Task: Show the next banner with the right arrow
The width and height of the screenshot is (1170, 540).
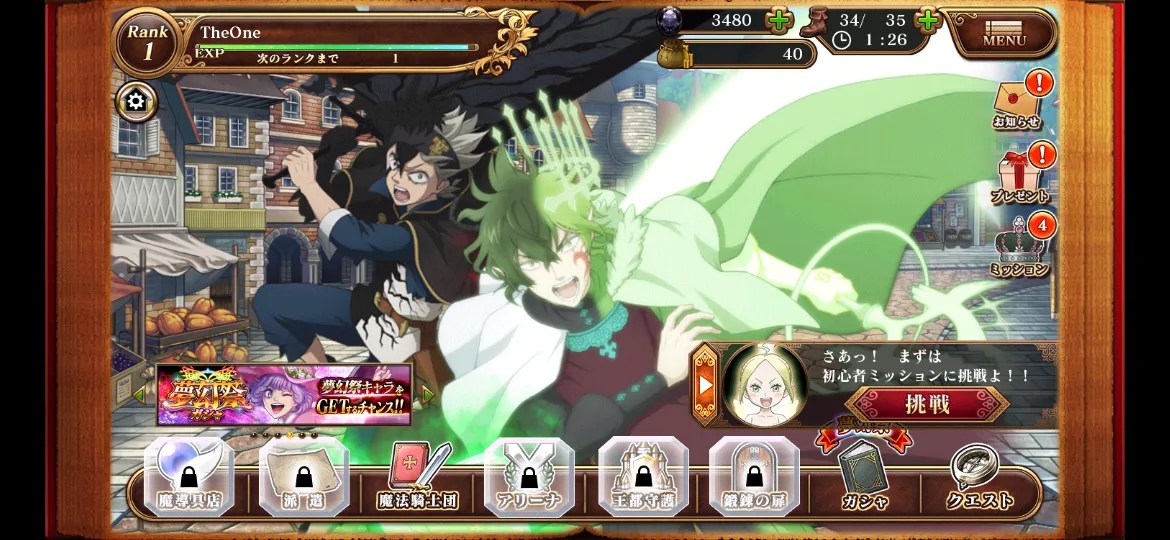Action: click(x=428, y=395)
